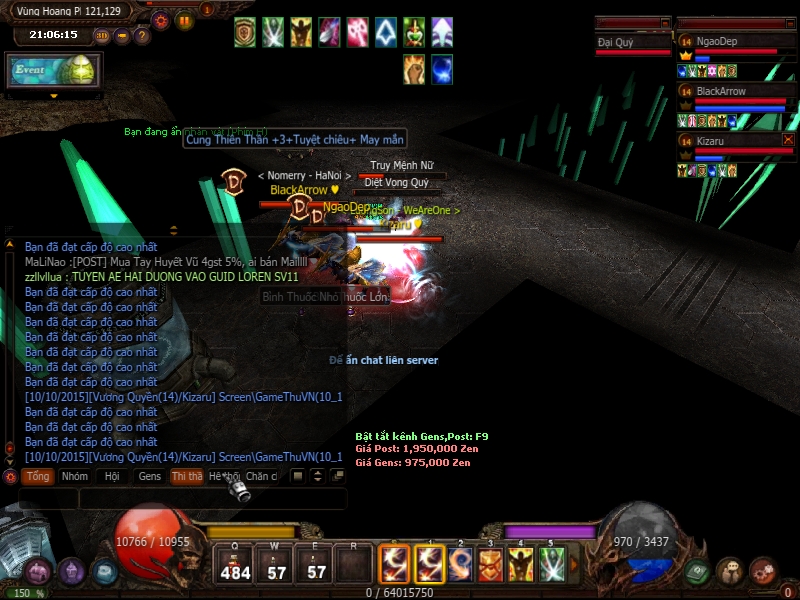Toggle the 3D view button
800x600 pixels.
tap(103, 36)
